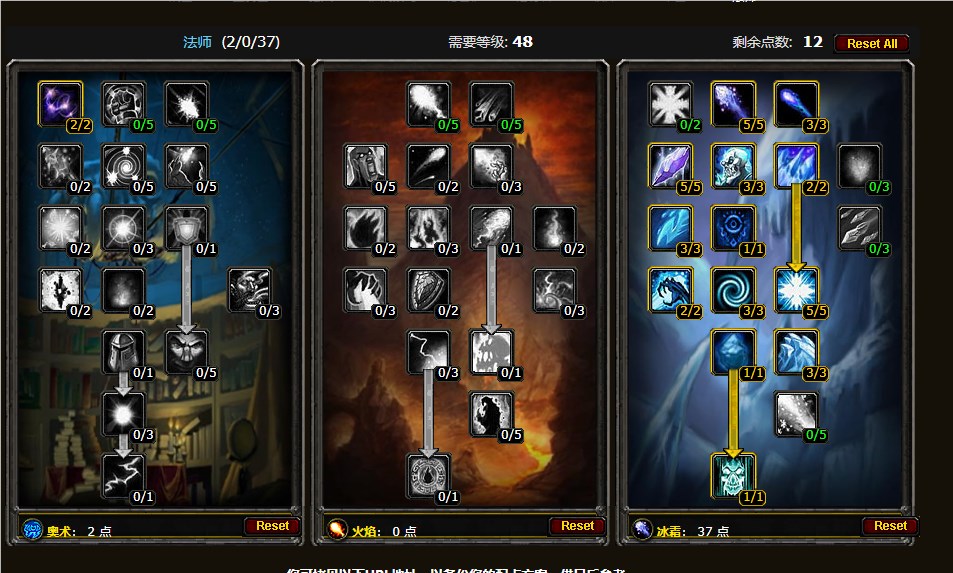Choose the Pyroblast talent in the fire tree

[x=491, y=227]
